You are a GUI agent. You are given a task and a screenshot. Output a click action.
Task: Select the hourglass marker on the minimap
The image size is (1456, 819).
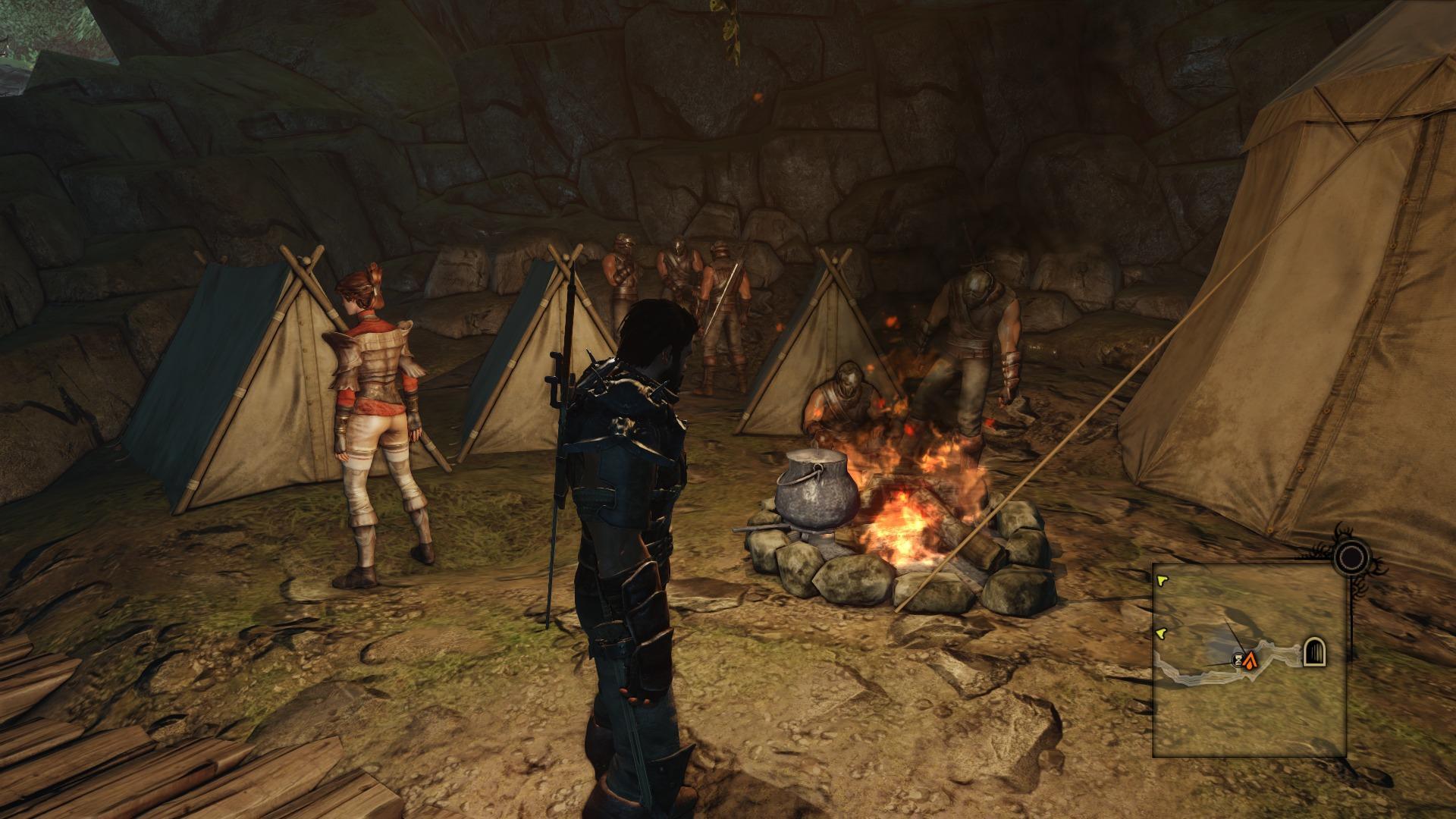point(1239,660)
